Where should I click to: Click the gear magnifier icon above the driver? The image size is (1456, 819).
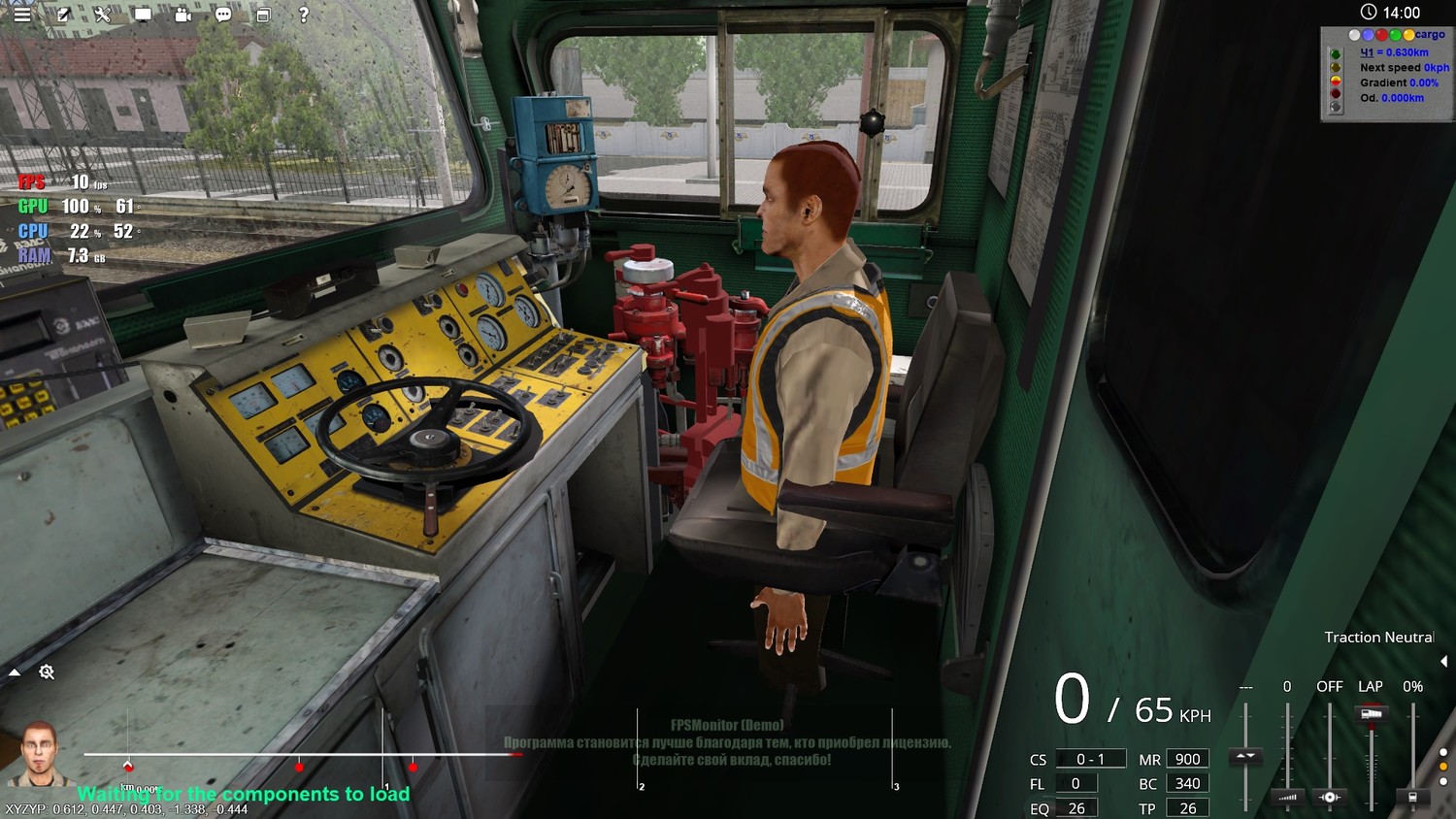pyautogui.click(x=47, y=672)
